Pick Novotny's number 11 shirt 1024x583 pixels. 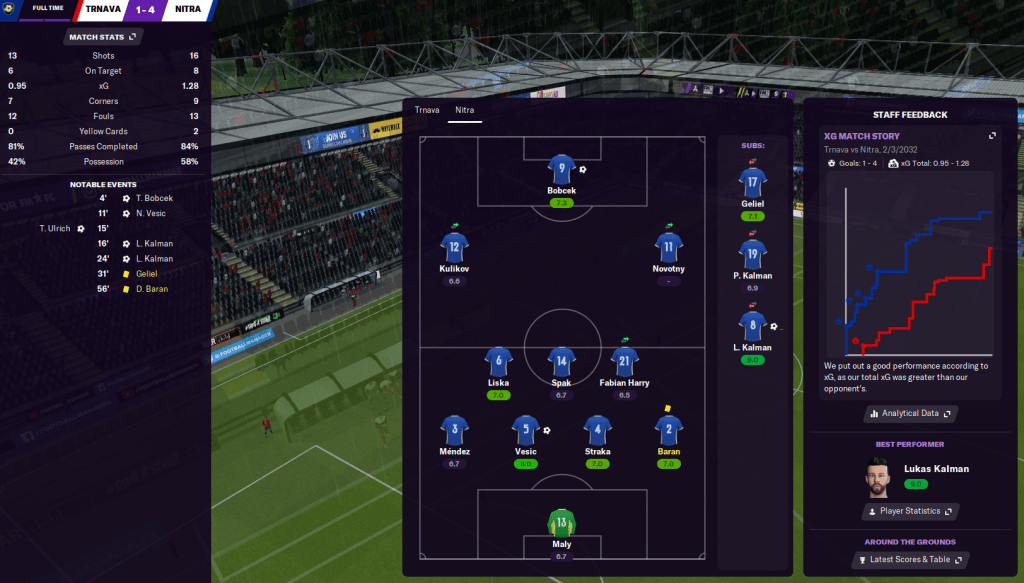point(669,247)
